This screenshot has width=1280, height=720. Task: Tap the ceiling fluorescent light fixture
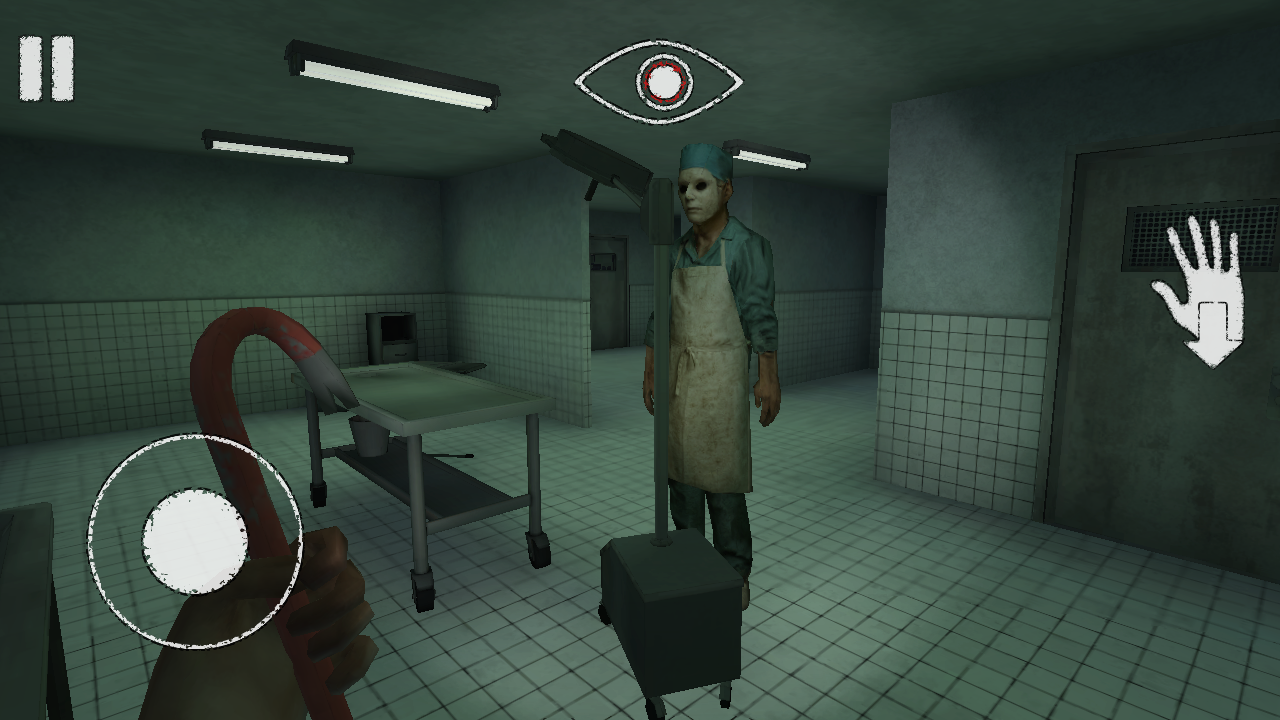pyautogui.click(x=390, y=75)
